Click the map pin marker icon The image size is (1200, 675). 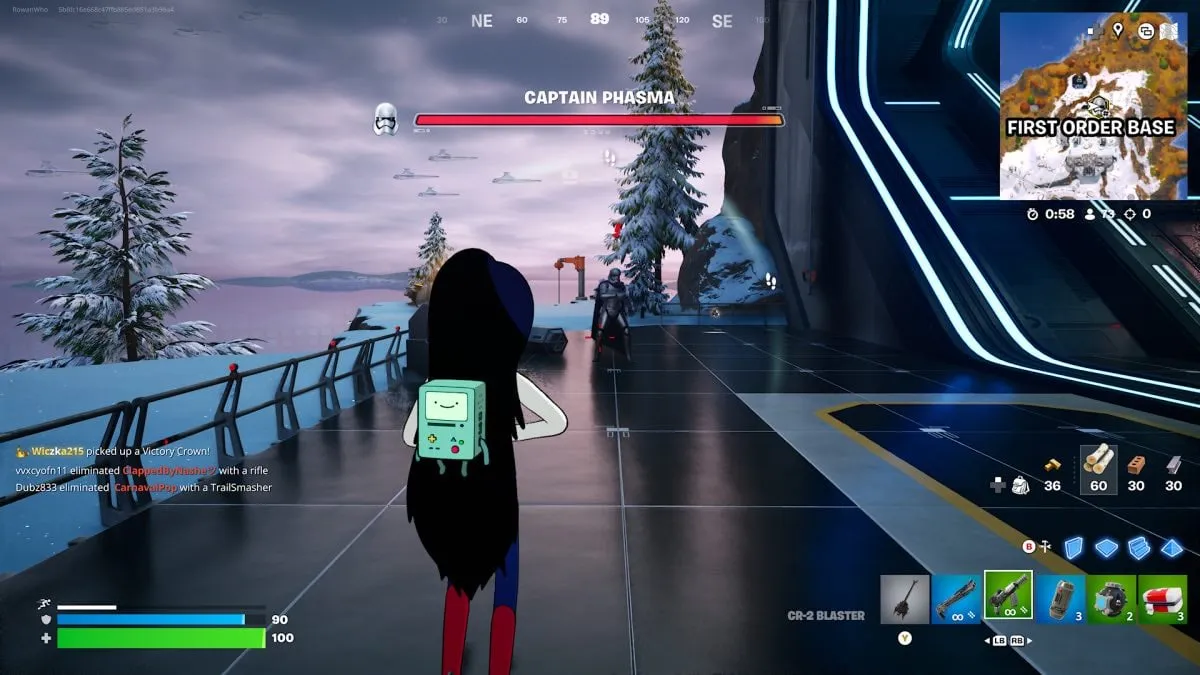1118,30
